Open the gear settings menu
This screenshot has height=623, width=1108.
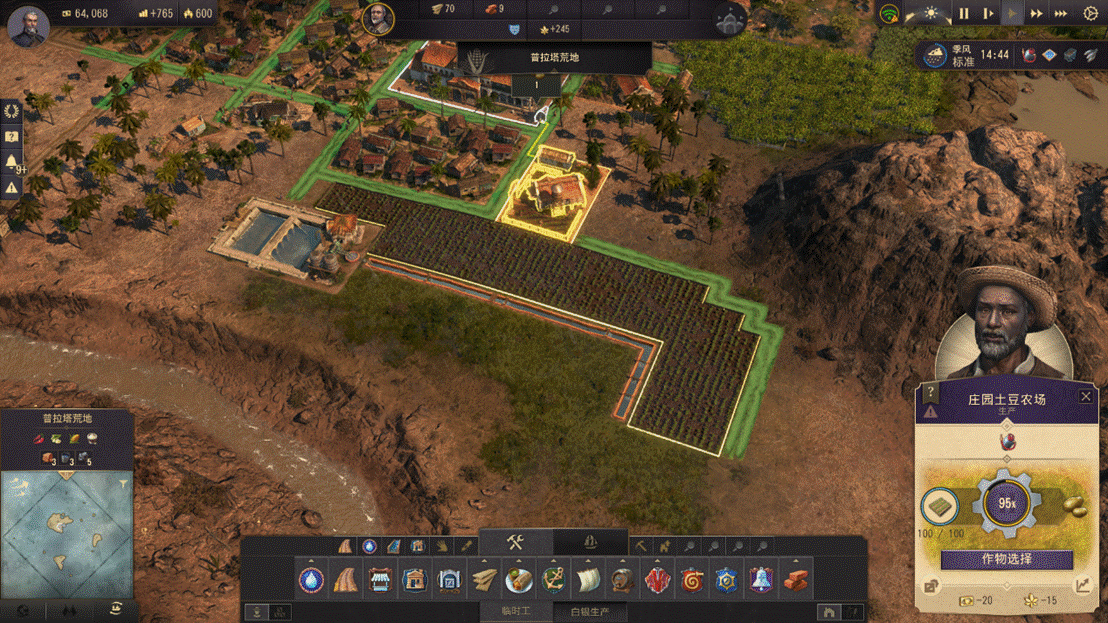tap(1090, 14)
